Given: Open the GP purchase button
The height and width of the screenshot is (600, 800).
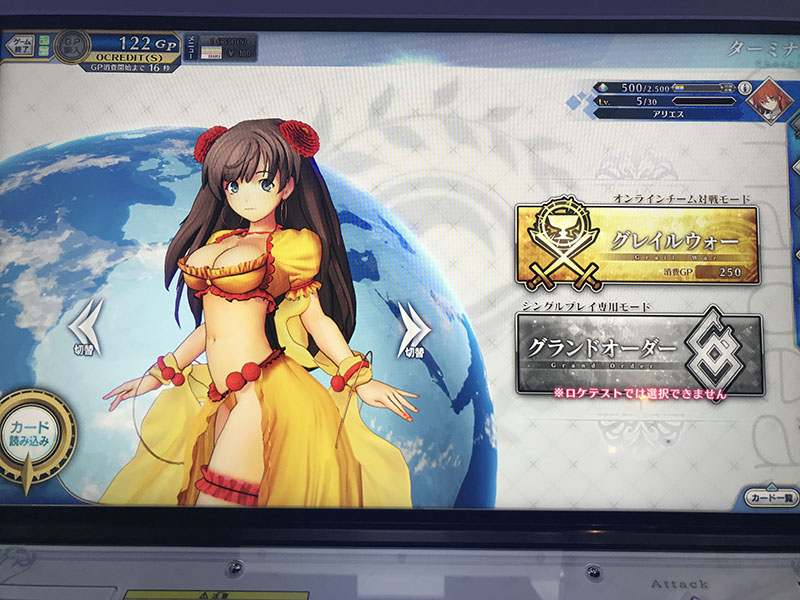Looking at the screenshot, I should click(x=71, y=46).
